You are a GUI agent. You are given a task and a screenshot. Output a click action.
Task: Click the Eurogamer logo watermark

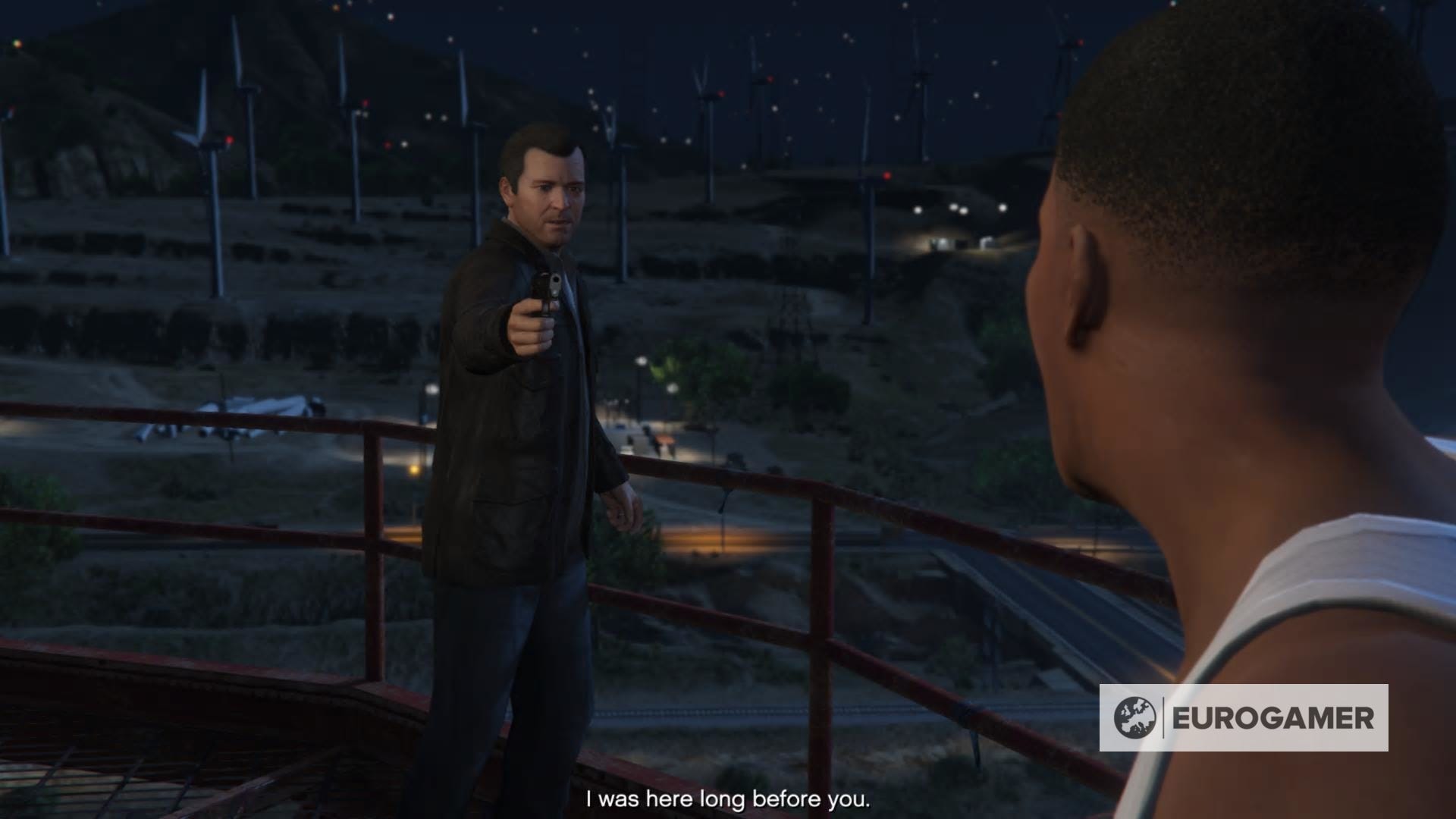pyautogui.click(x=1244, y=717)
